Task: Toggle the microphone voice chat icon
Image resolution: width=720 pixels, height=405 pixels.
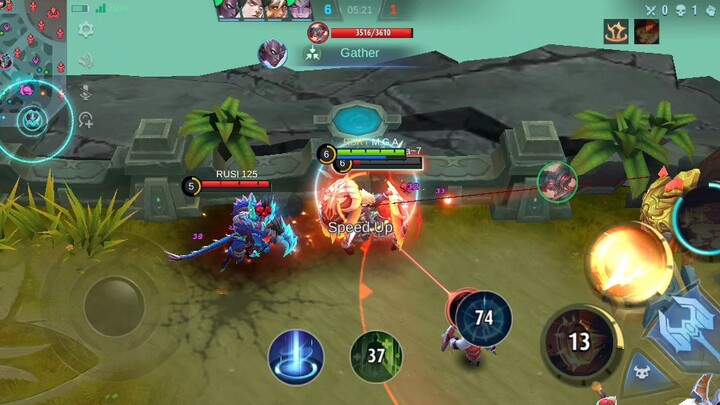Action: [x=86, y=92]
